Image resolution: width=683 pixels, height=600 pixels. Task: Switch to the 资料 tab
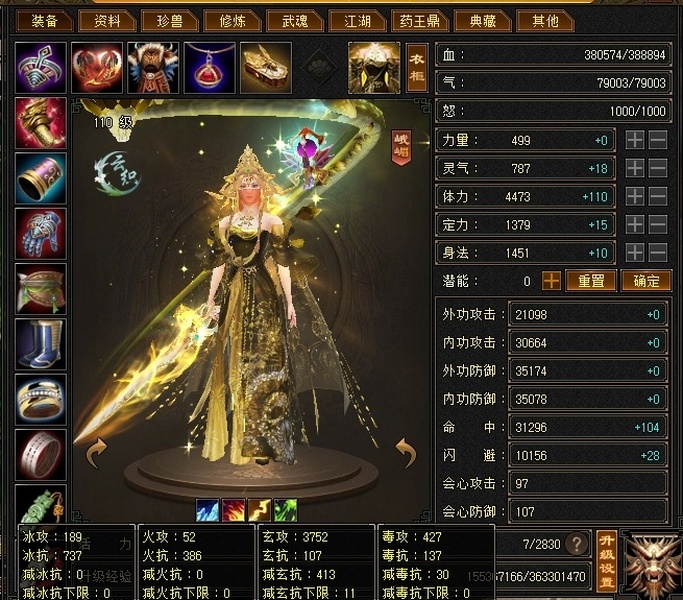pyautogui.click(x=106, y=20)
